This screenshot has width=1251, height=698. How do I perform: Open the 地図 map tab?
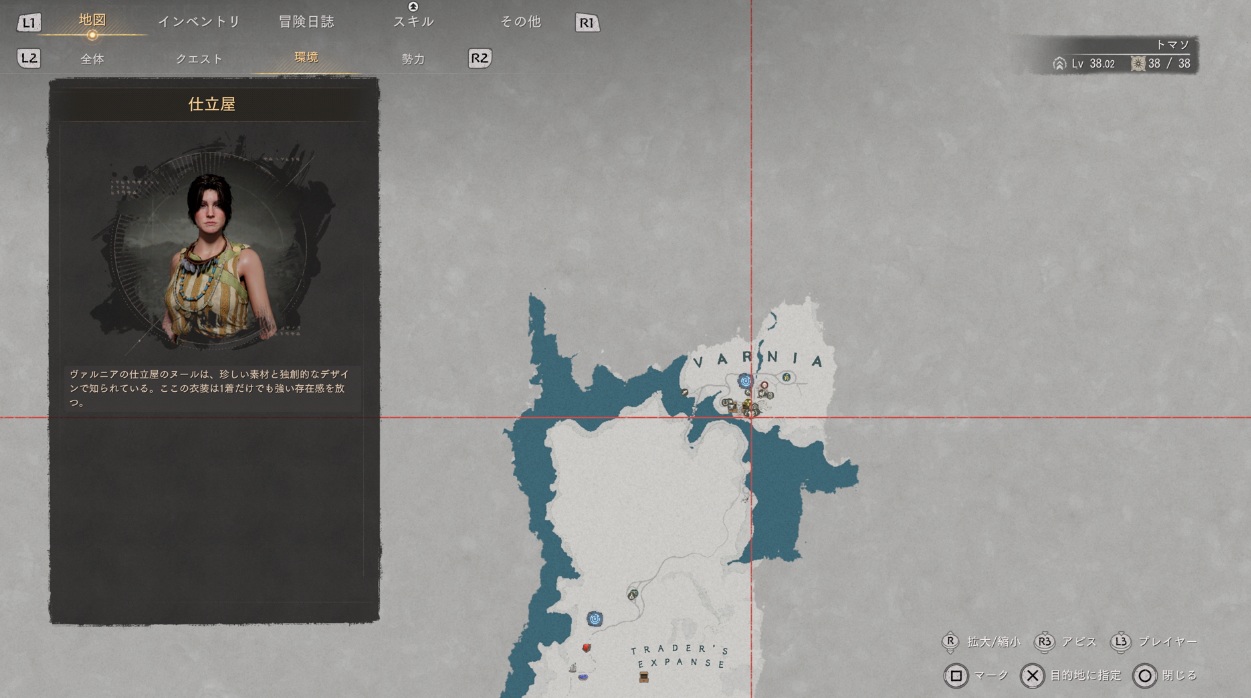92,21
